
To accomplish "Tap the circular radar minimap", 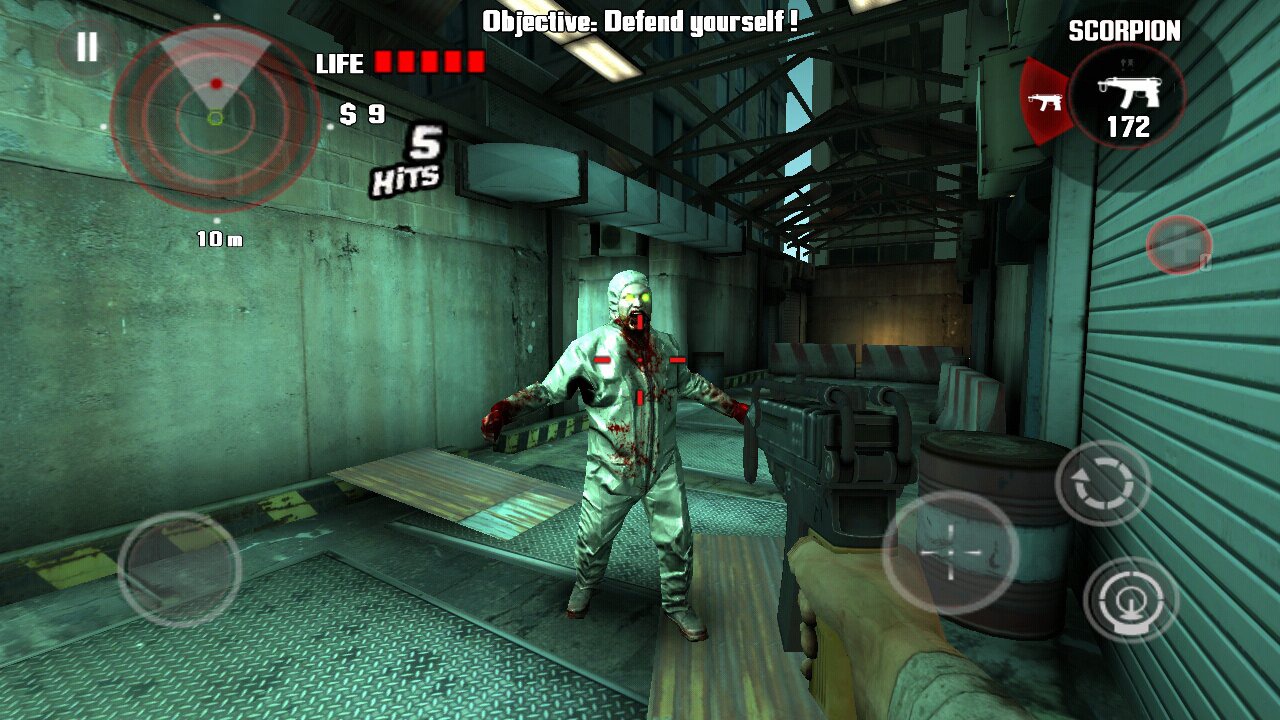I will [x=215, y=119].
